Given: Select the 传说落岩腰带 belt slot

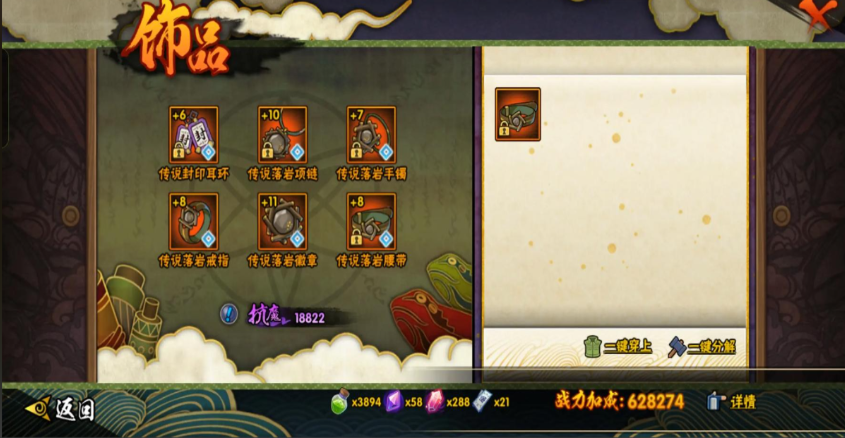Looking at the screenshot, I should click(x=371, y=222).
